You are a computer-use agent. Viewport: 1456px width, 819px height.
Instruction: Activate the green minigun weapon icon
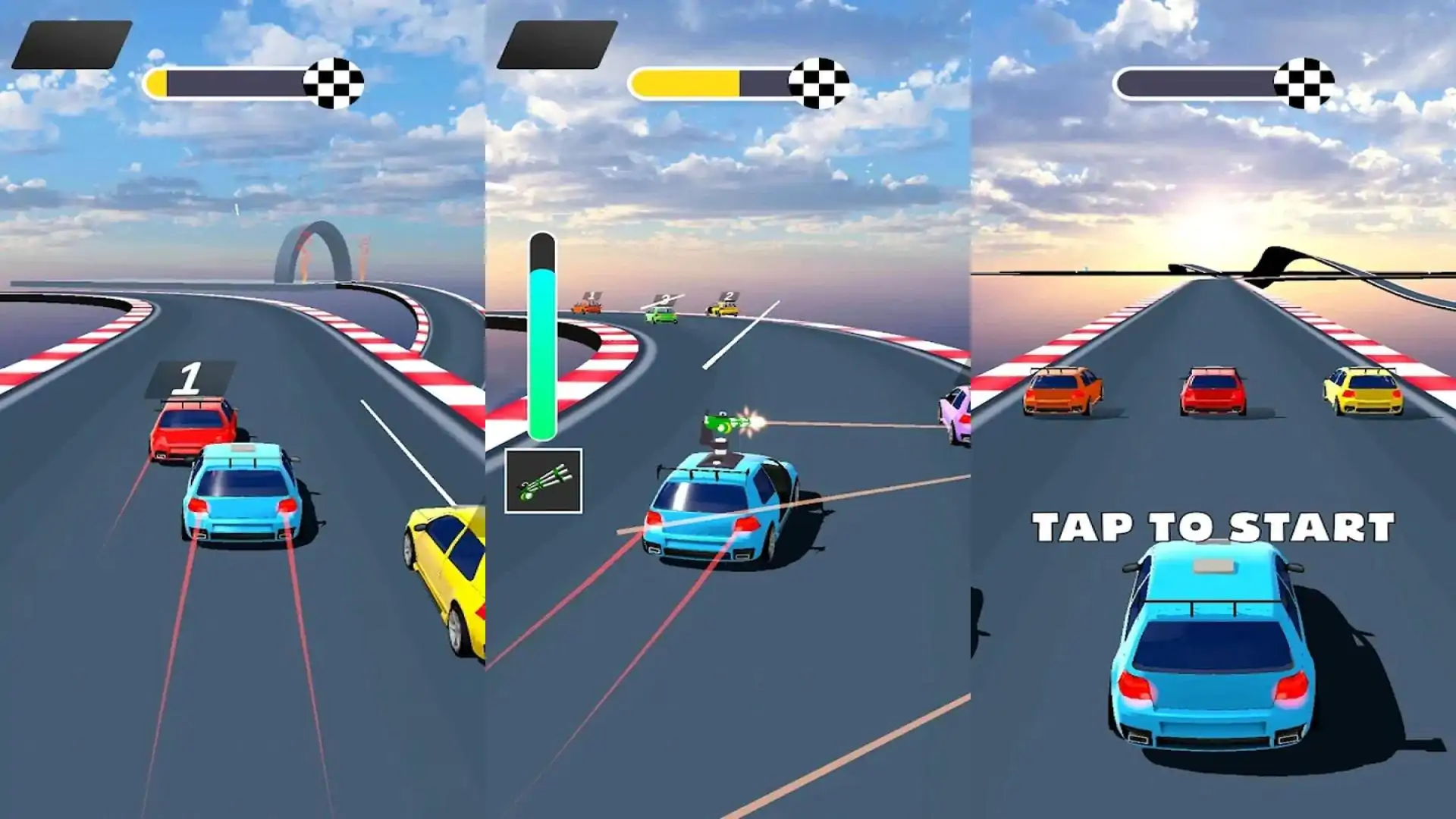[x=543, y=481]
